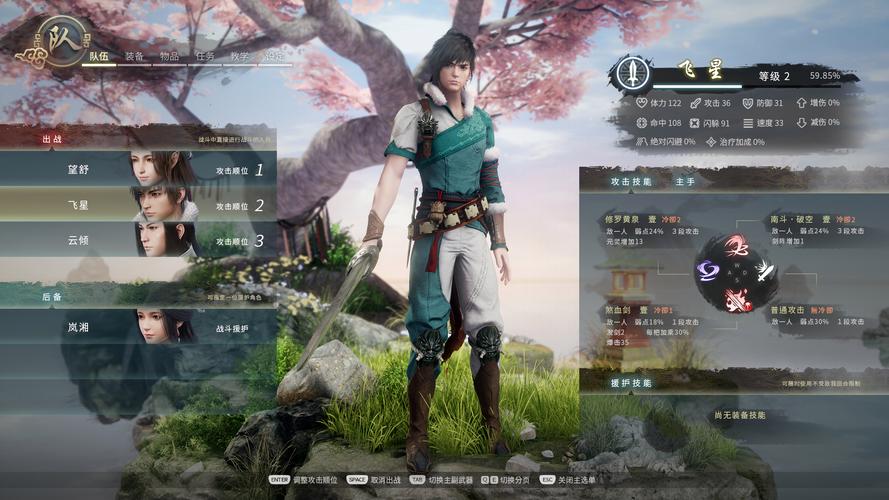
Task: Choose the 飞星 party member row
Action: [x=138, y=205]
